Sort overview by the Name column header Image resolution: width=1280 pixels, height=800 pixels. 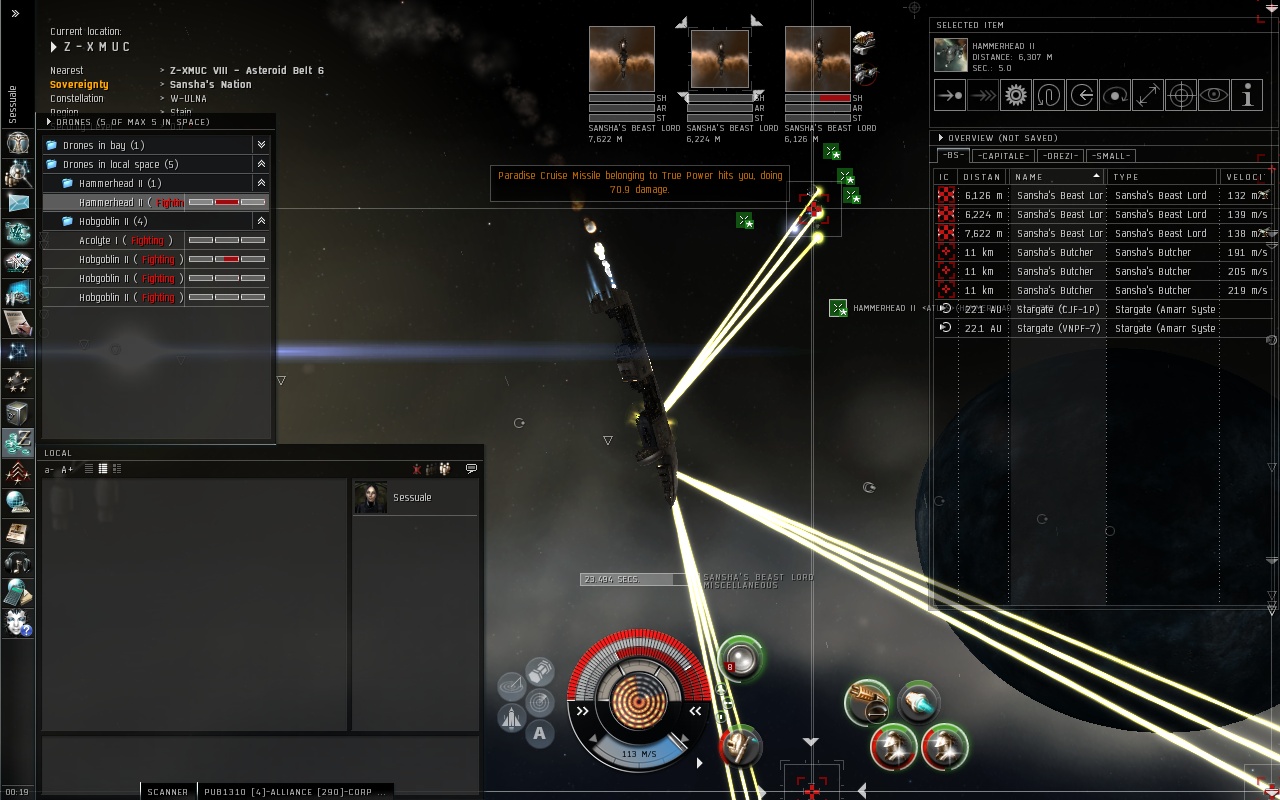(x=1055, y=177)
